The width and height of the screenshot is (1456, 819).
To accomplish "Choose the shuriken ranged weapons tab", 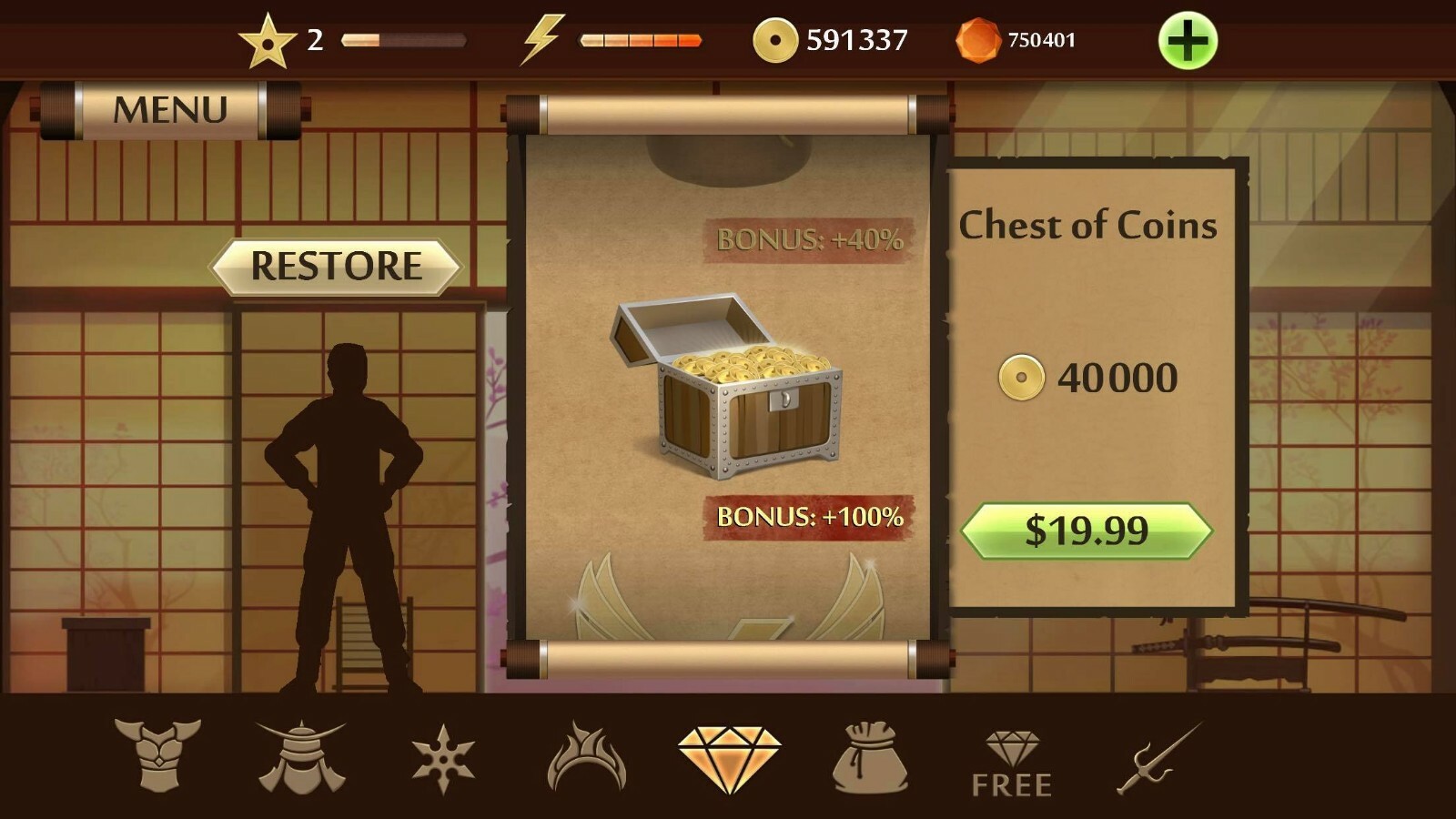I will tap(443, 758).
